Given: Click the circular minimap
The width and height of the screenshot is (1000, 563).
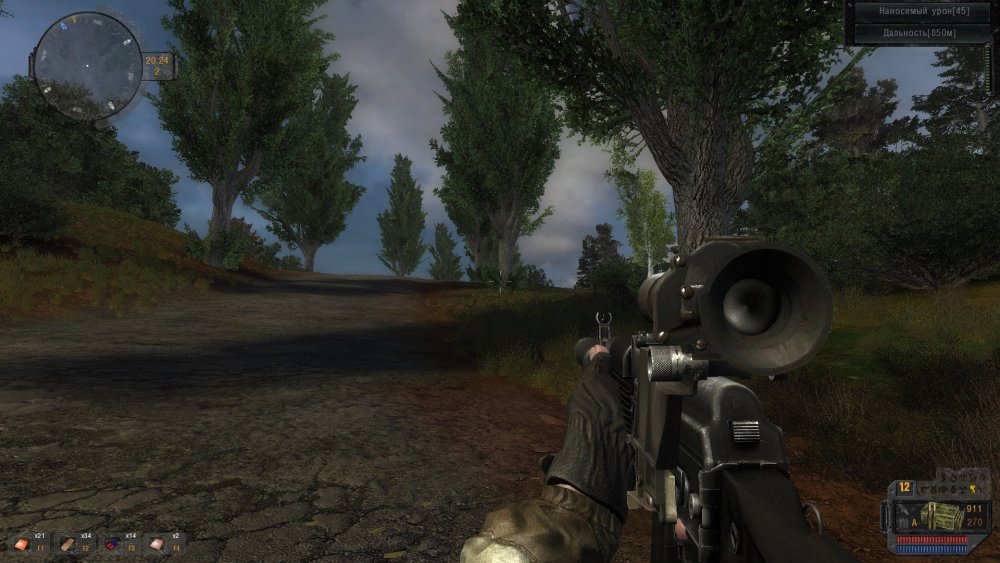Looking at the screenshot, I should pos(88,66).
